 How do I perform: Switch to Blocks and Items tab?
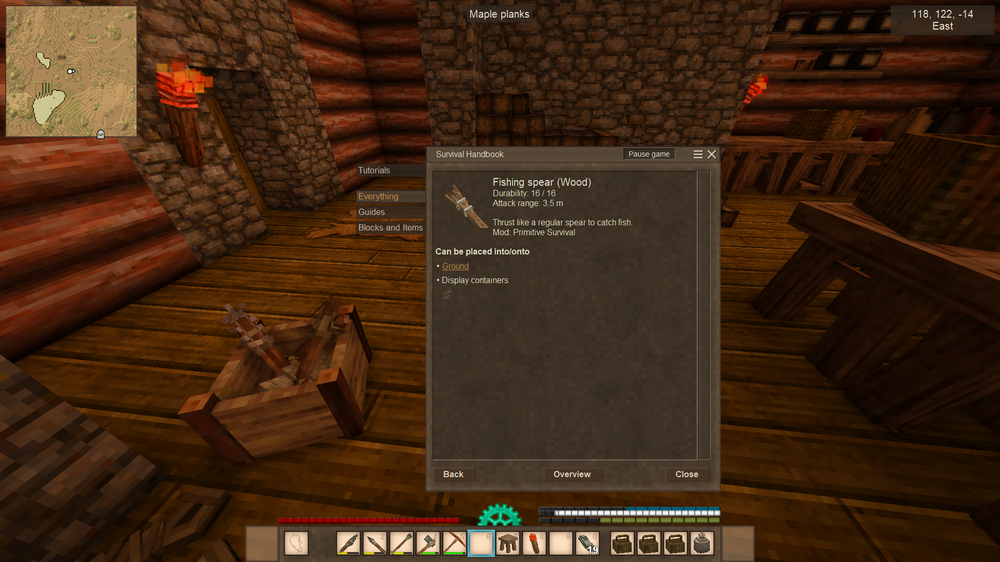390,228
